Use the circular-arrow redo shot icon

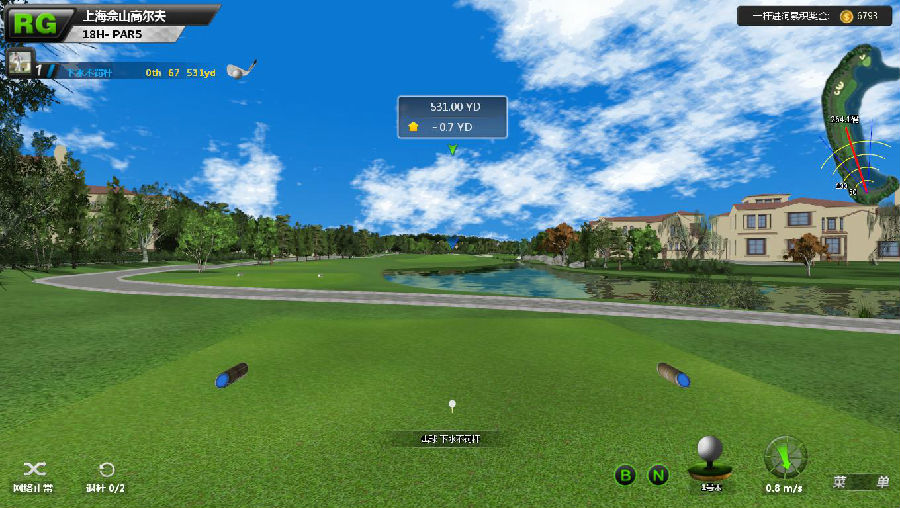coord(106,469)
